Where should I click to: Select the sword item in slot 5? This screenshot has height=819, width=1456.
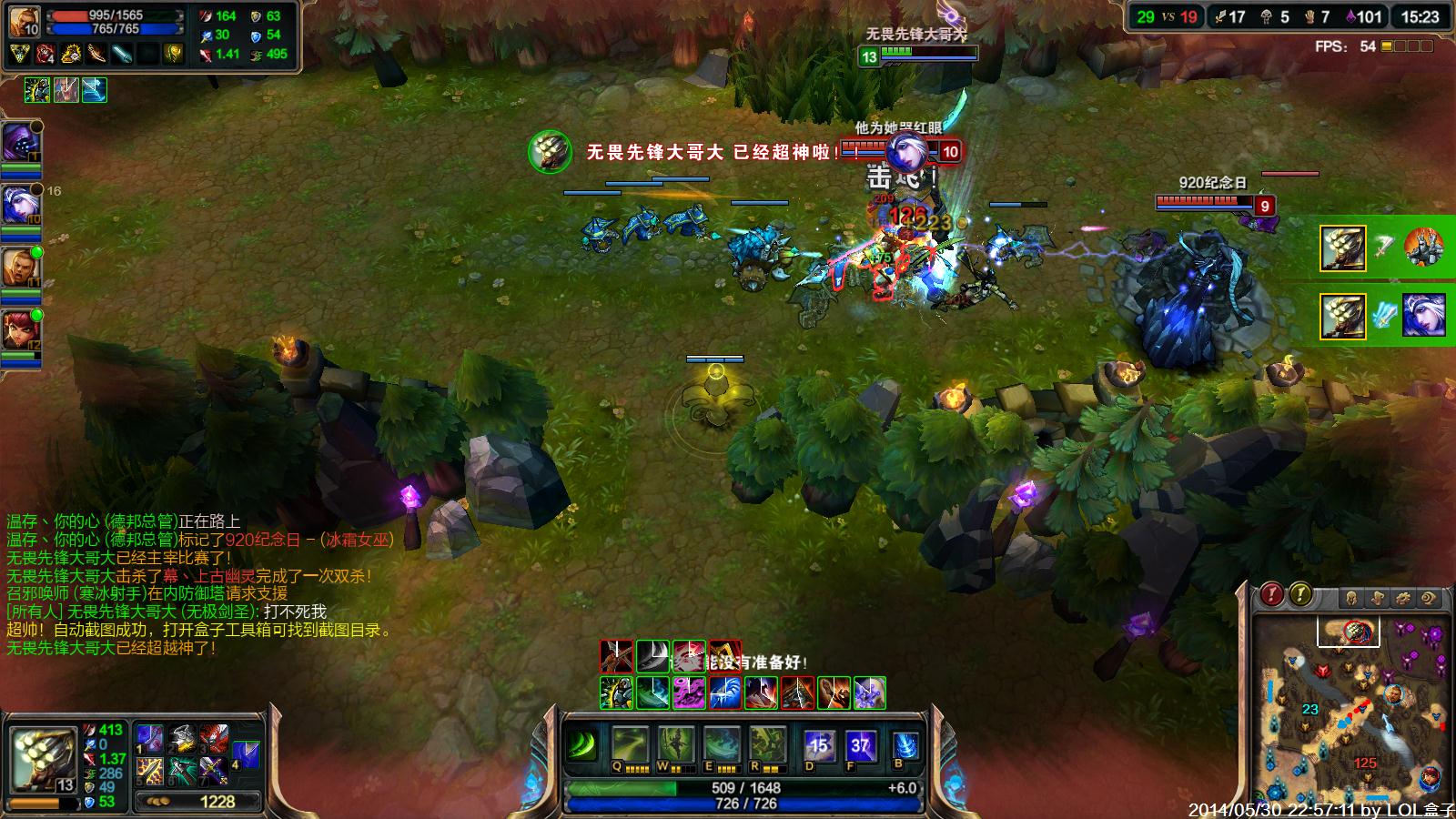point(150,772)
